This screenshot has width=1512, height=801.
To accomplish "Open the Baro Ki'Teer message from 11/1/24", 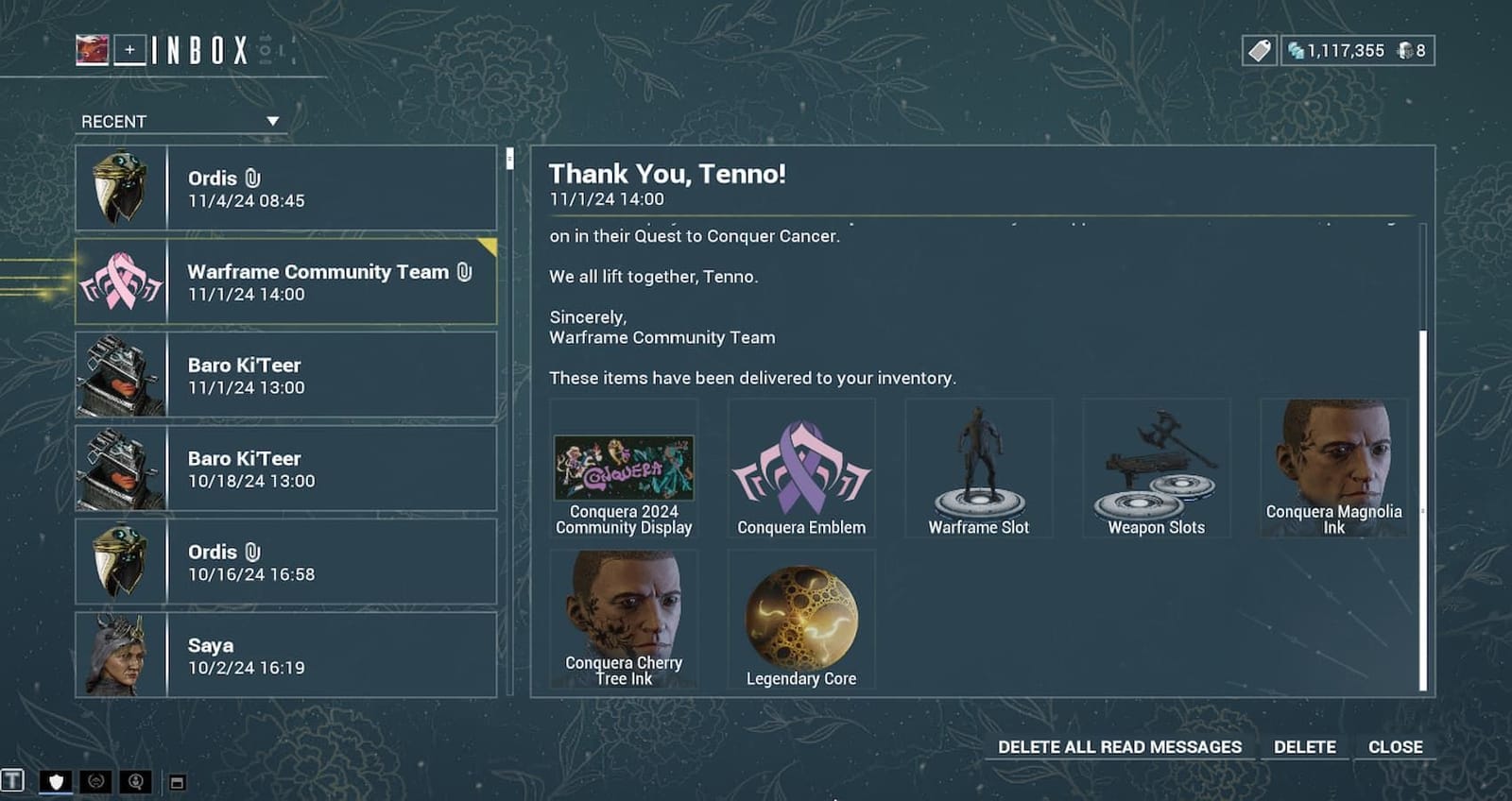I will 283,373.
